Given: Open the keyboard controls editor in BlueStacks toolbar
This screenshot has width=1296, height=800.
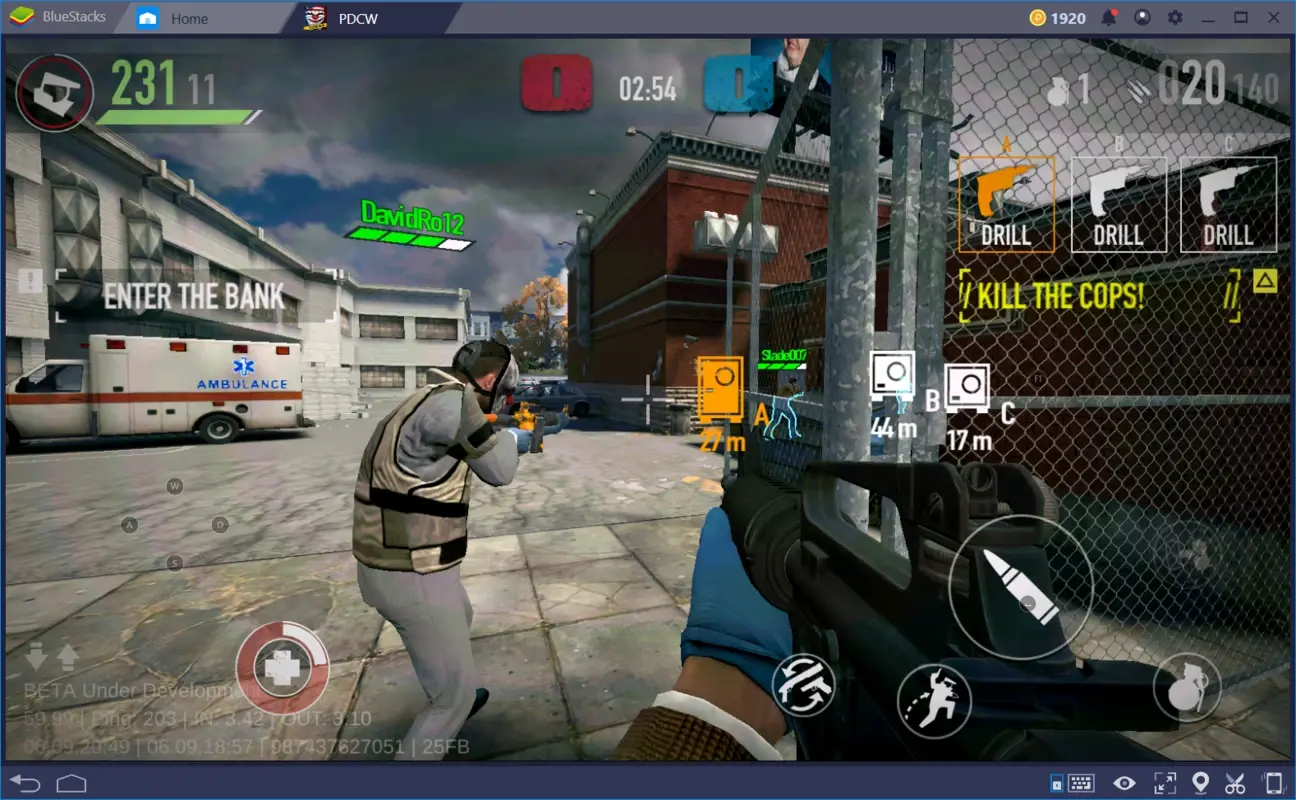Looking at the screenshot, I should click(x=1081, y=782).
